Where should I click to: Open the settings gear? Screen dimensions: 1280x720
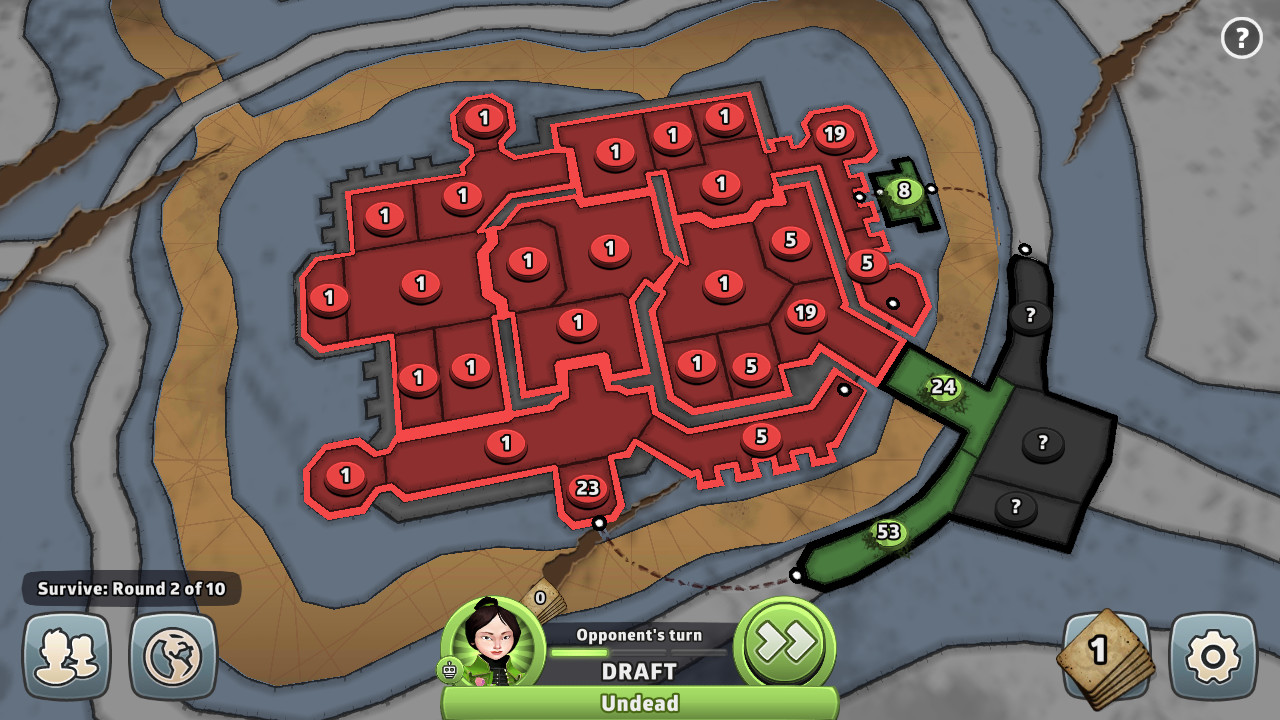coord(1211,655)
